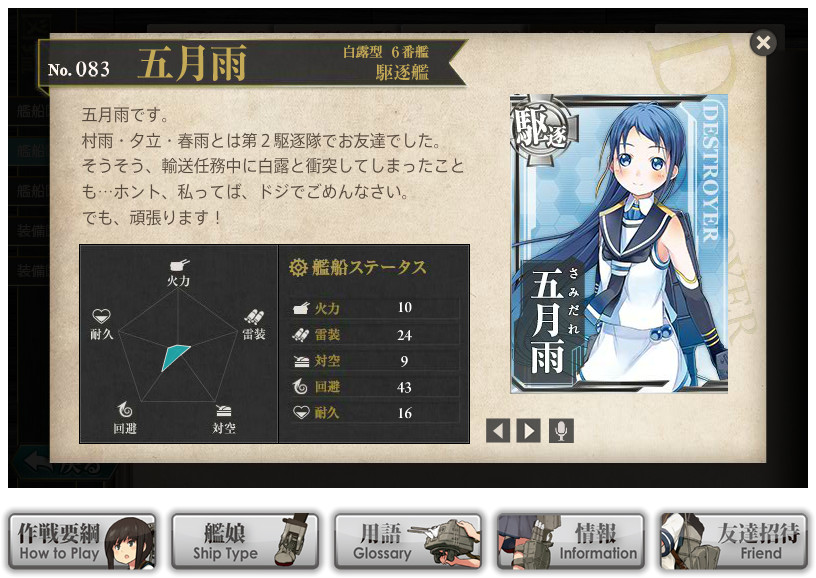Image resolution: width=816 pixels, height=578 pixels.
Task: Play the ship's voice line
Action: pyautogui.click(x=562, y=431)
